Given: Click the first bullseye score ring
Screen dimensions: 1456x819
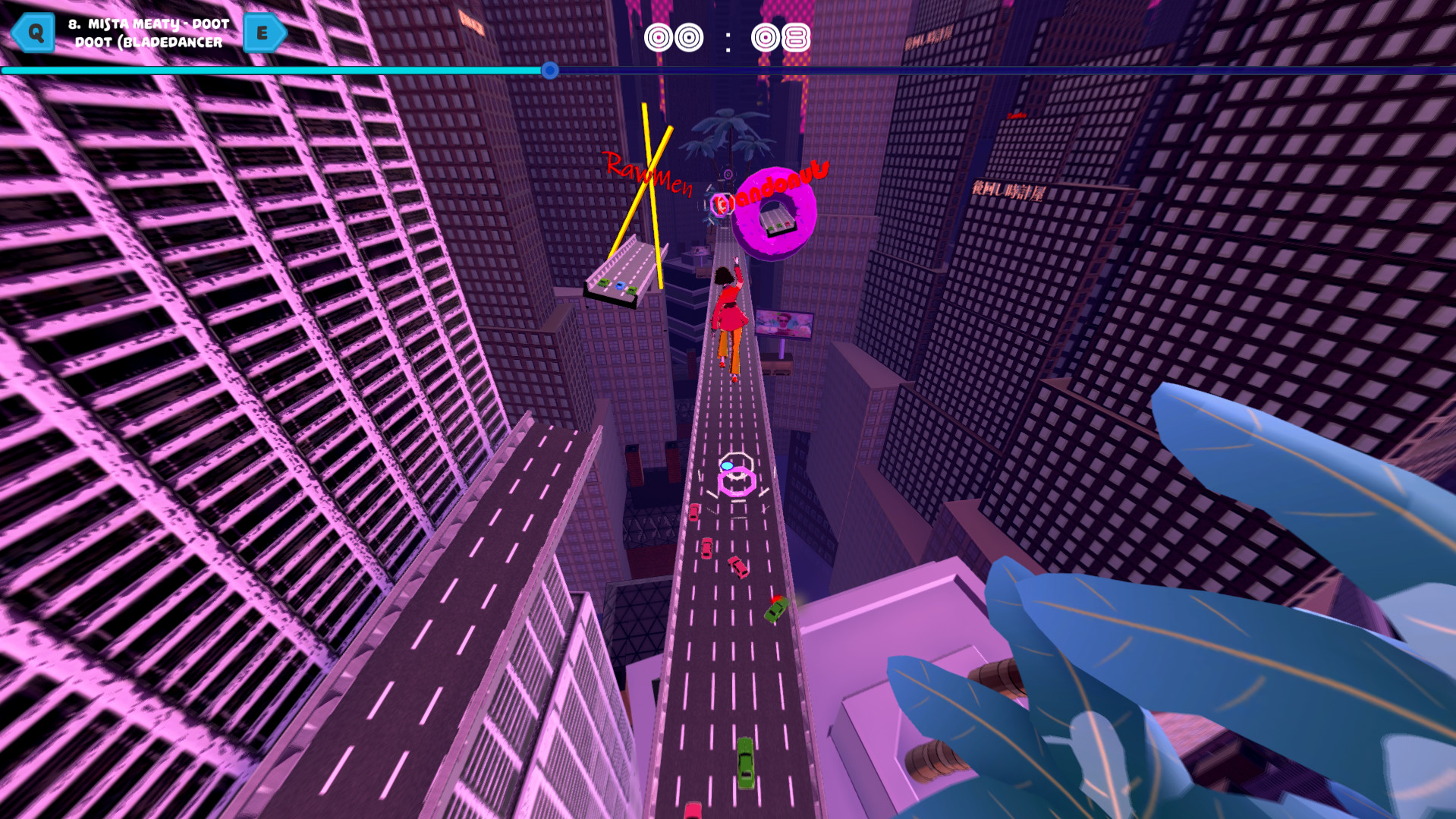Looking at the screenshot, I should (x=660, y=36).
